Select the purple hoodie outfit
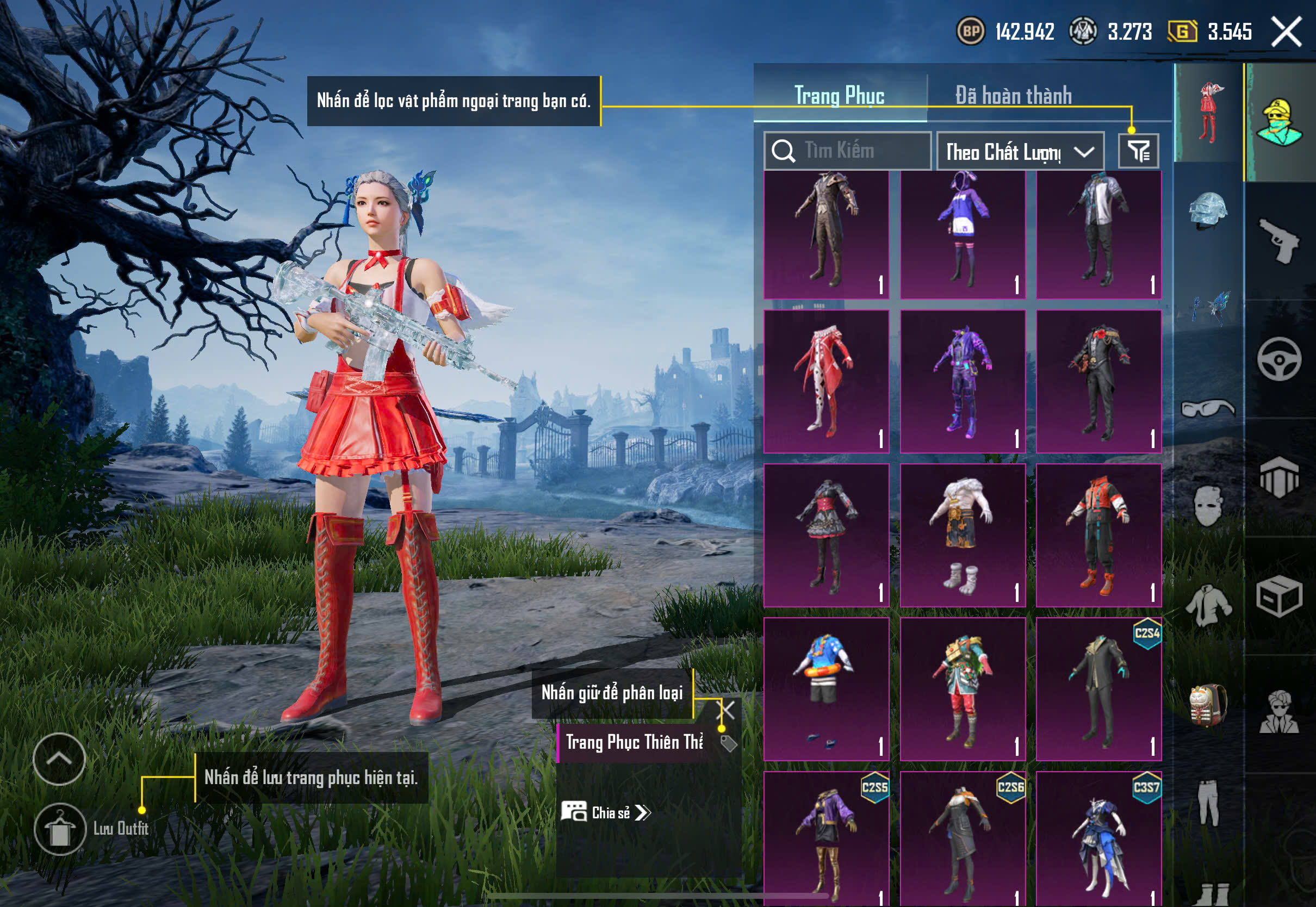Viewport: 1316px width, 907px height. coord(963,235)
